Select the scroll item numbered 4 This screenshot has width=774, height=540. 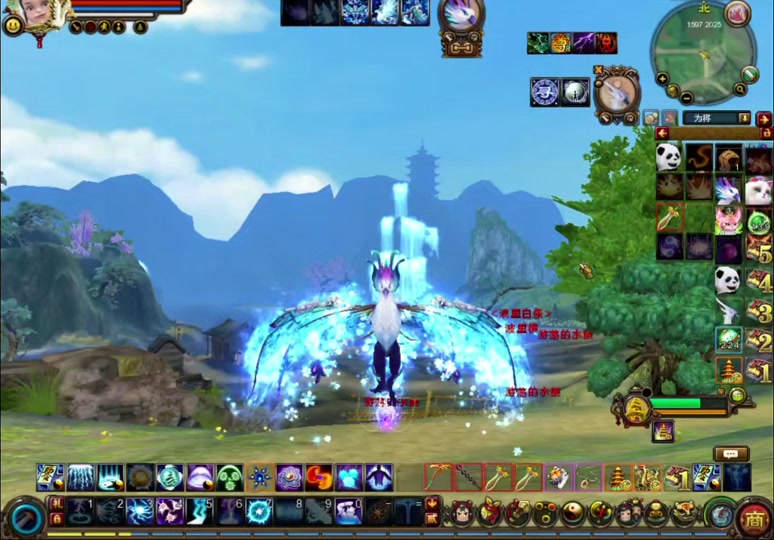point(759,279)
